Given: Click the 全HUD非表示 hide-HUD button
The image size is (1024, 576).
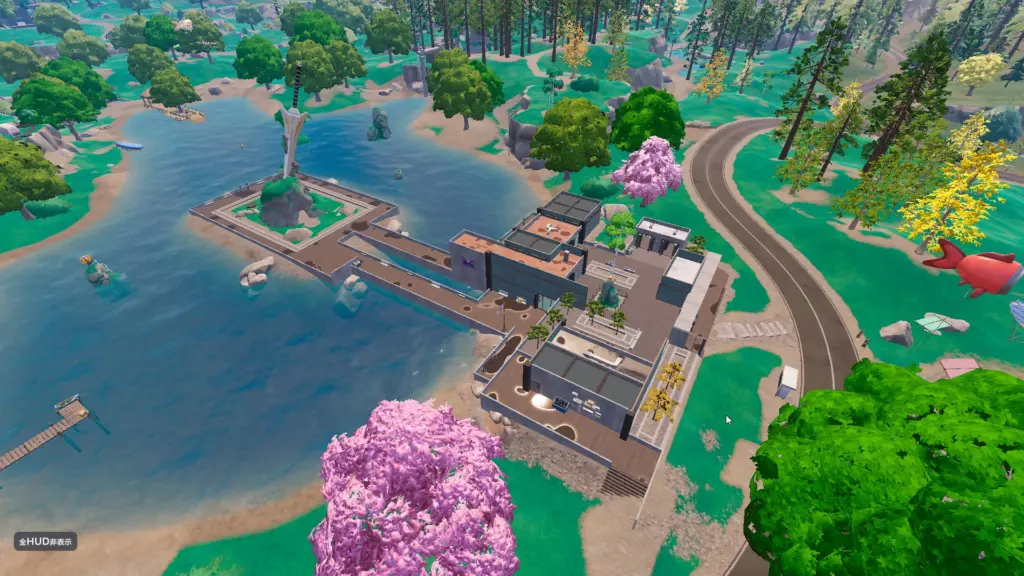Looking at the screenshot, I should coord(45,541).
